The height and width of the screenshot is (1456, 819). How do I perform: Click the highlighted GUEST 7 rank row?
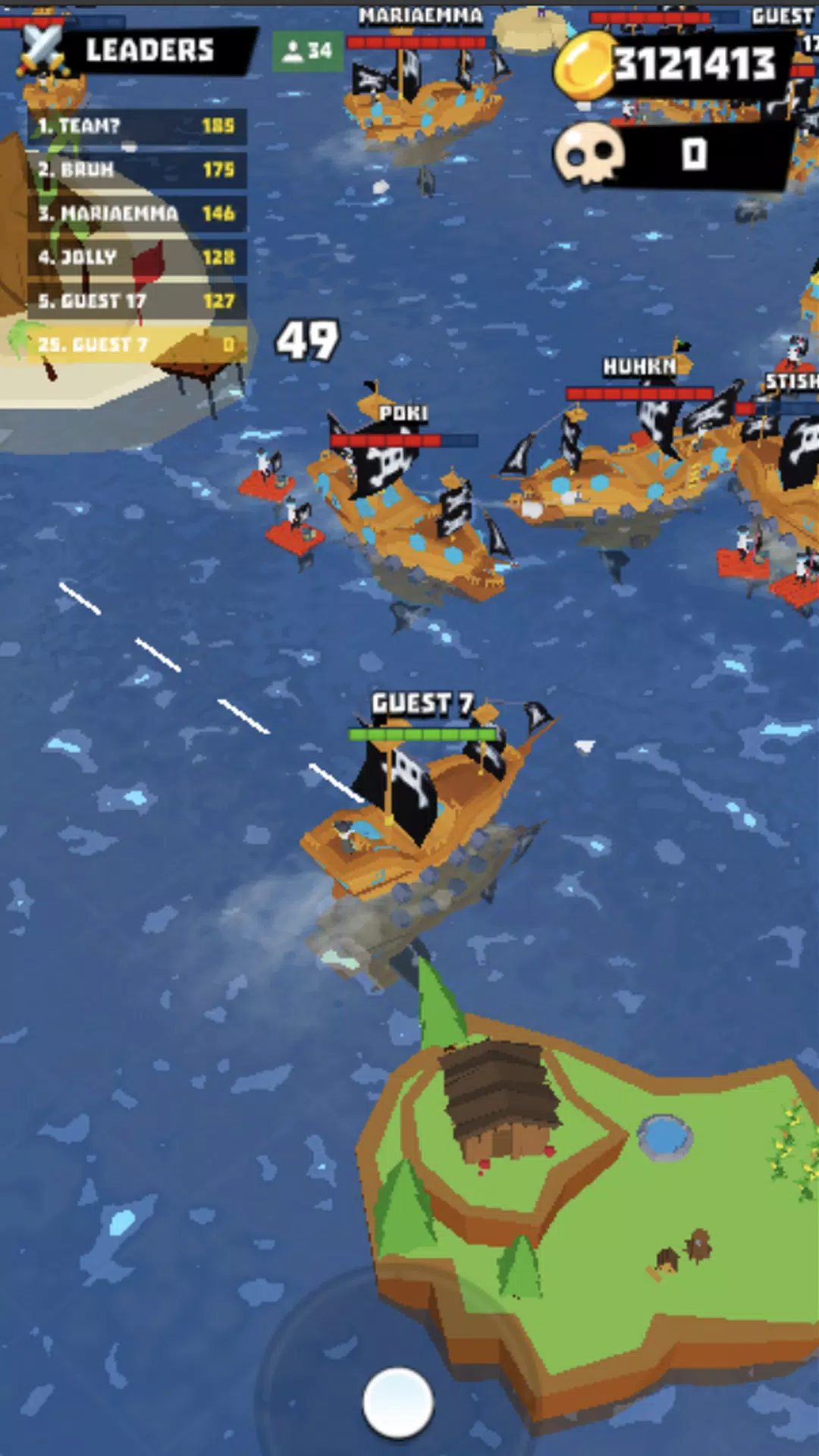136,344
